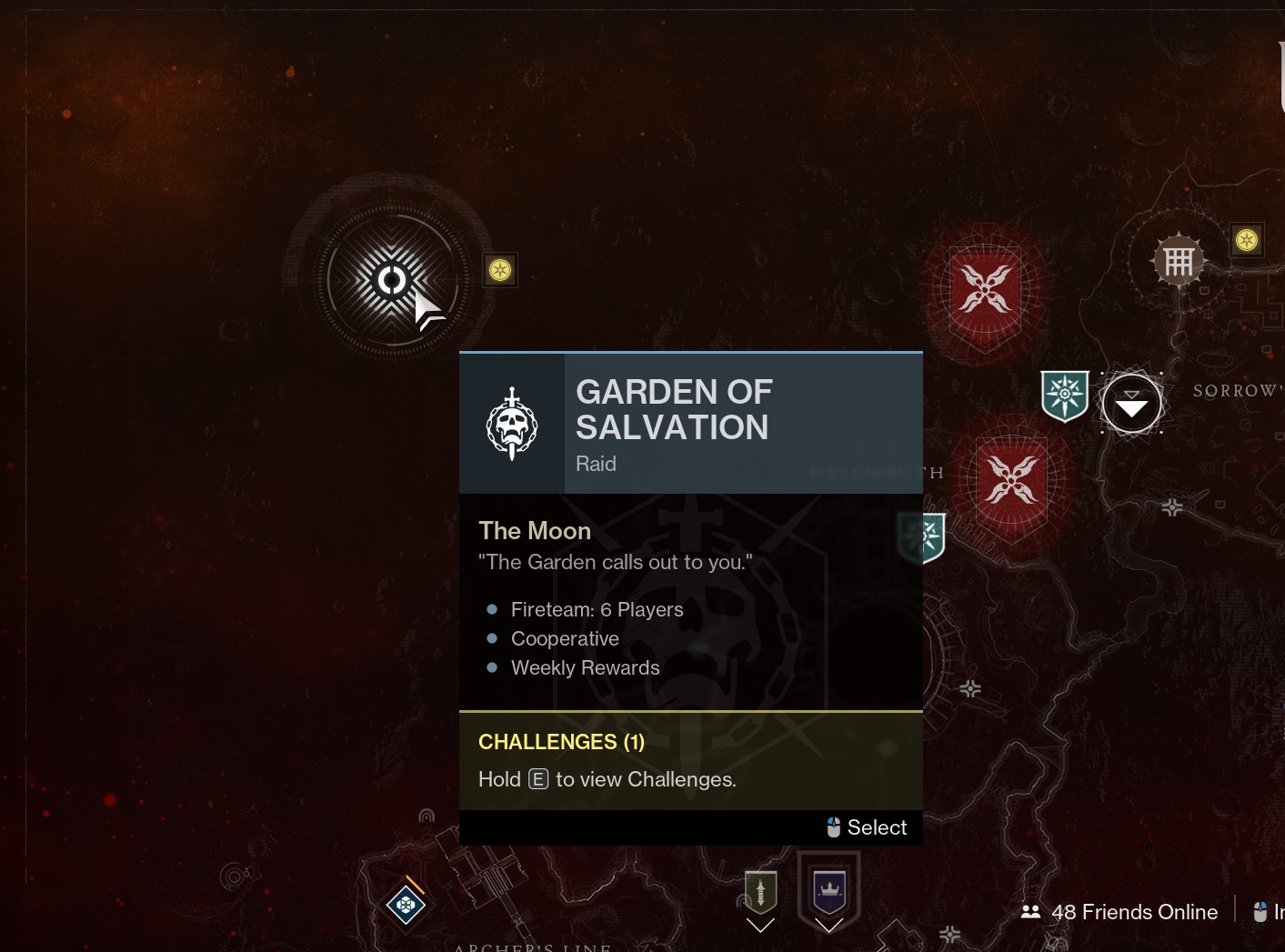This screenshot has height=952, width=1285.
Task: Click the gold reward icon beside the raid node
Action: coord(500,270)
